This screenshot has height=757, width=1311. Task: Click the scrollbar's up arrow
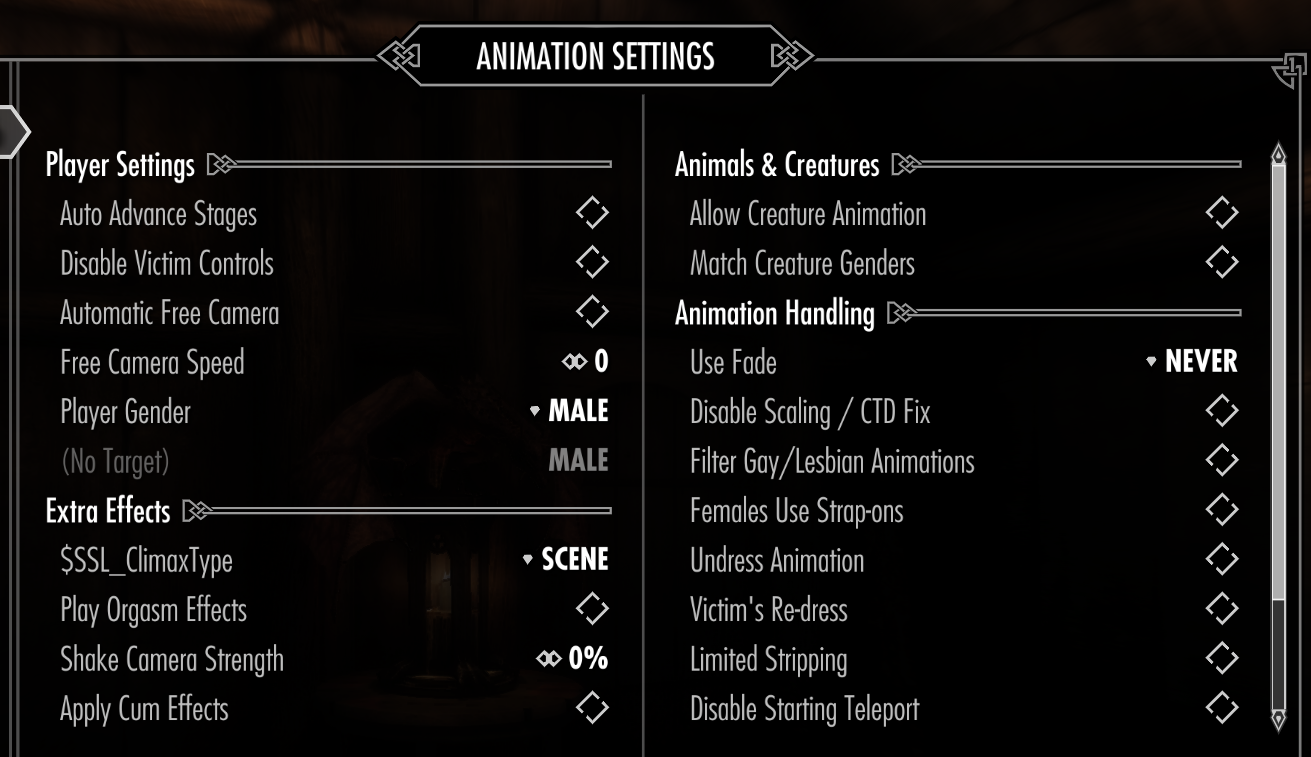point(1278,155)
